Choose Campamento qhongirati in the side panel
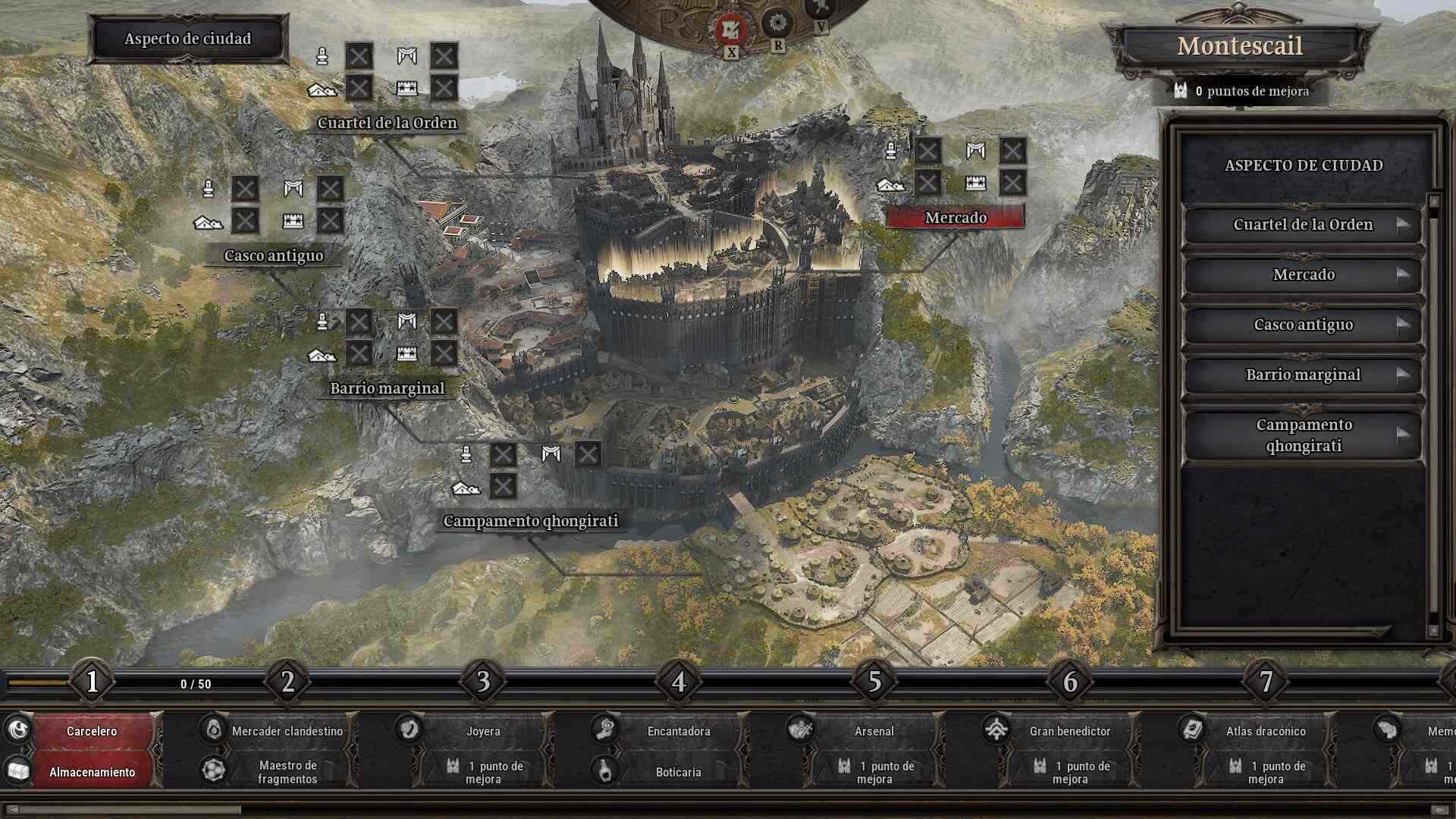 click(1302, 435)
